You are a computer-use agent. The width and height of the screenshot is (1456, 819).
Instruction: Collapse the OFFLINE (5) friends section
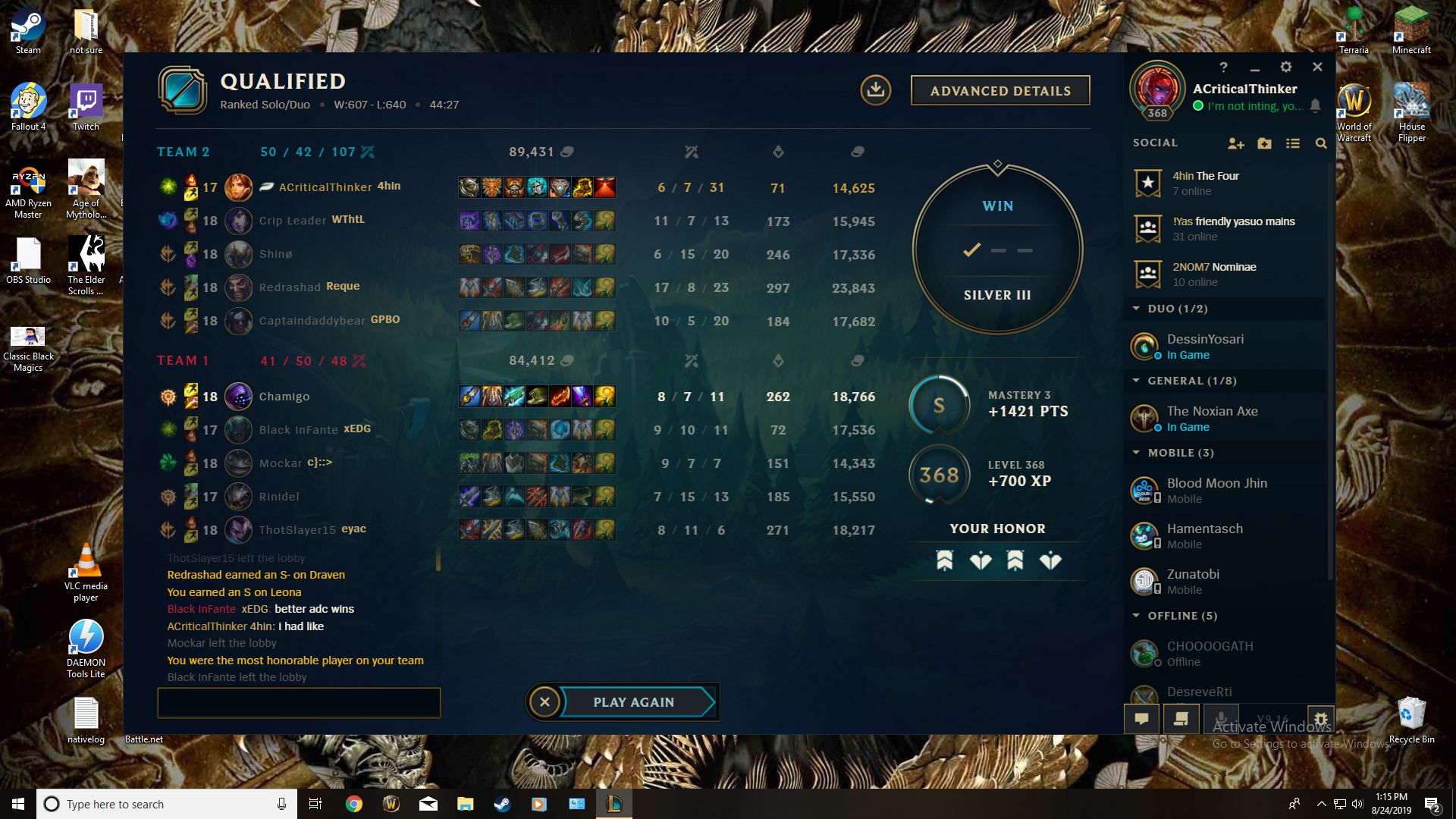[1135, 616]
